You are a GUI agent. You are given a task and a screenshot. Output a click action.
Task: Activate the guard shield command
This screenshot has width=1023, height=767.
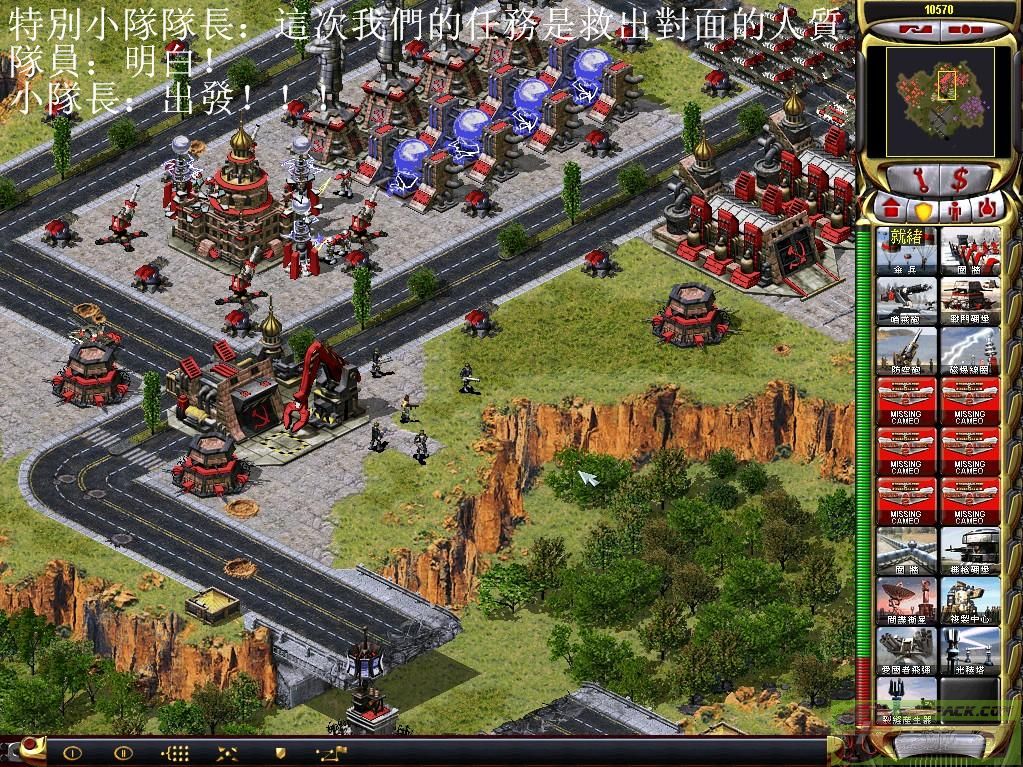point(280,751)
